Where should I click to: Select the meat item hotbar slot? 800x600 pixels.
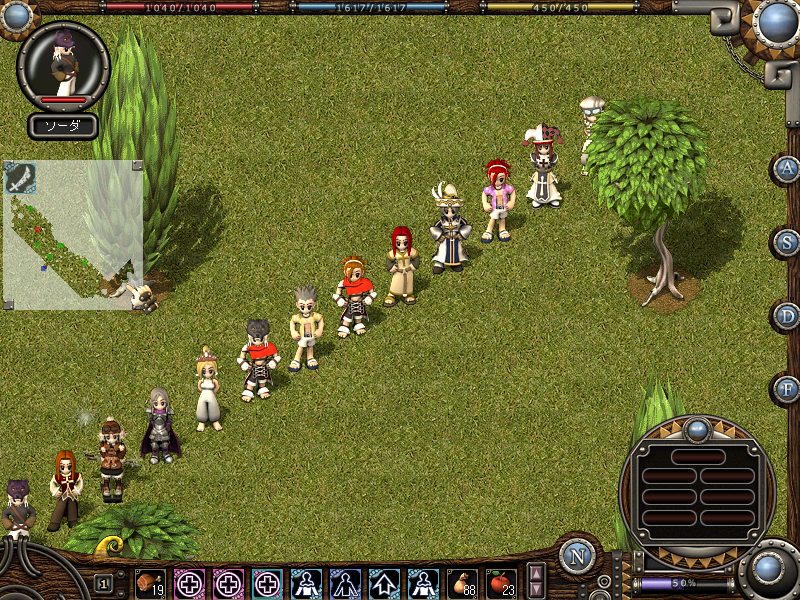click(x=150, y=583)
